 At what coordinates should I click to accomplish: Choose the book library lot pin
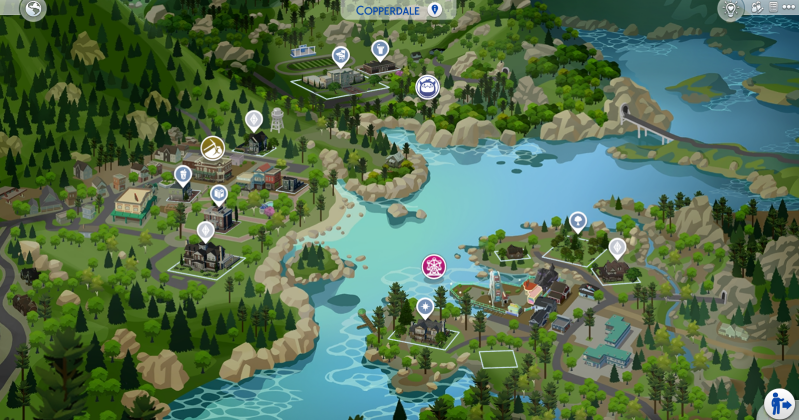219,194
